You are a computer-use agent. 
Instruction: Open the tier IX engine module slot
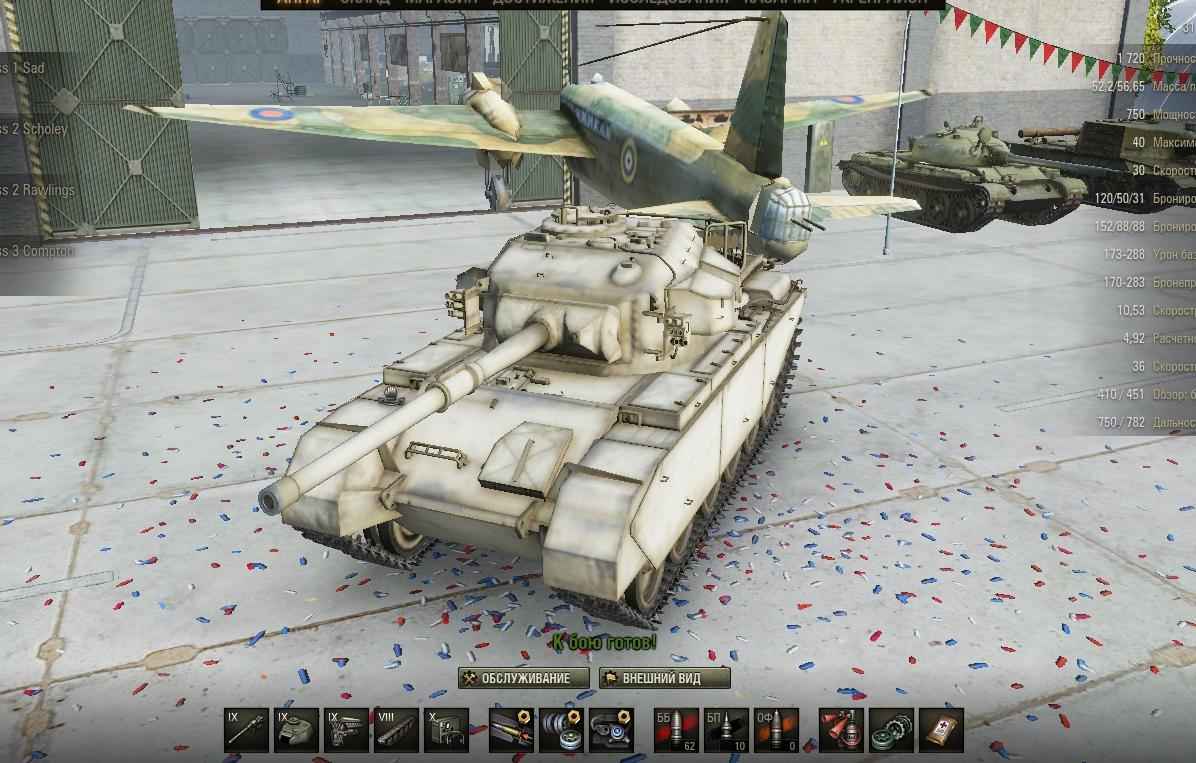[x=346, y=730]
